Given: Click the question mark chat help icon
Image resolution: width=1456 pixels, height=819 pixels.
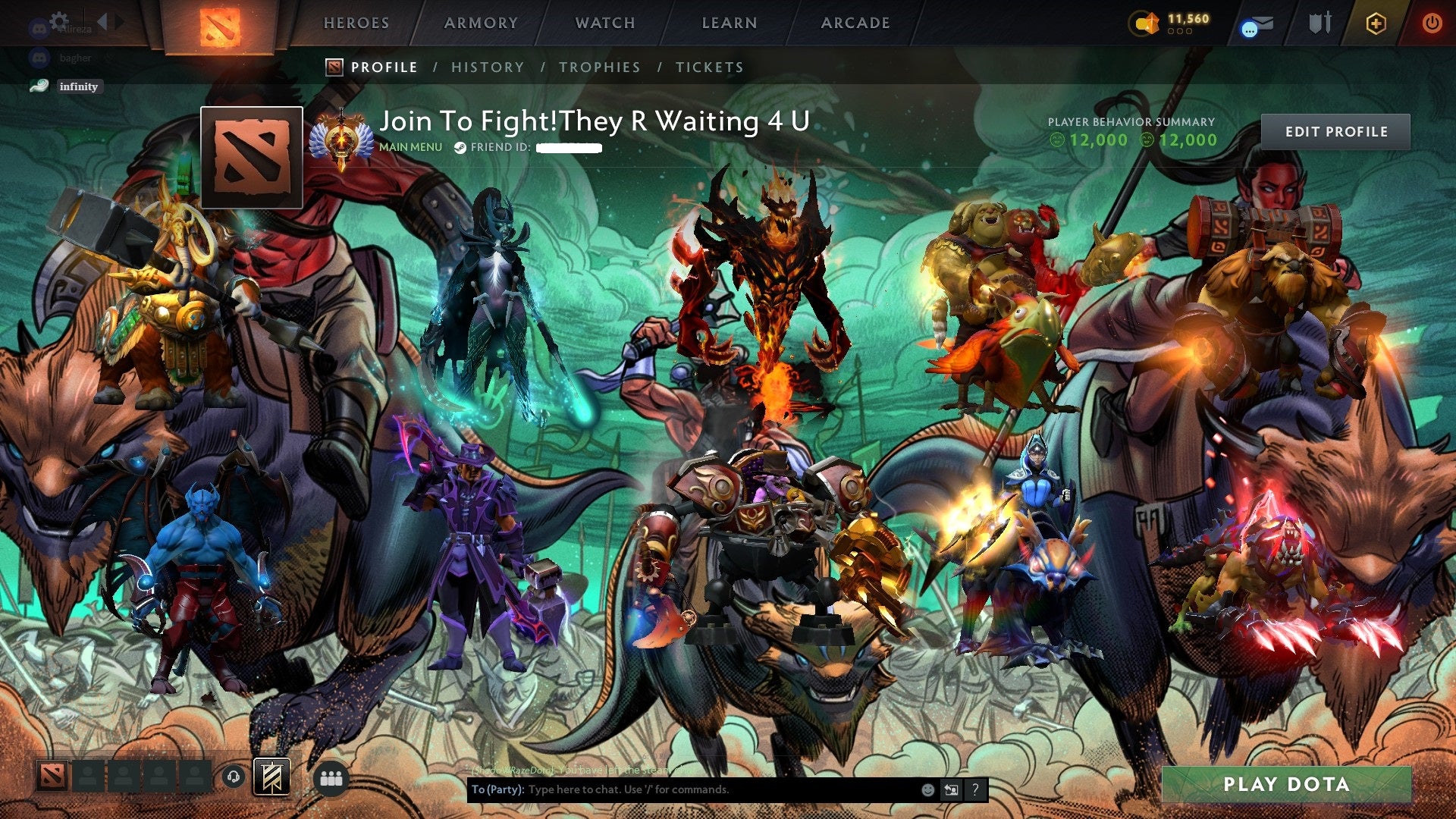Looking at the screenshot, I should pos(974,789).
